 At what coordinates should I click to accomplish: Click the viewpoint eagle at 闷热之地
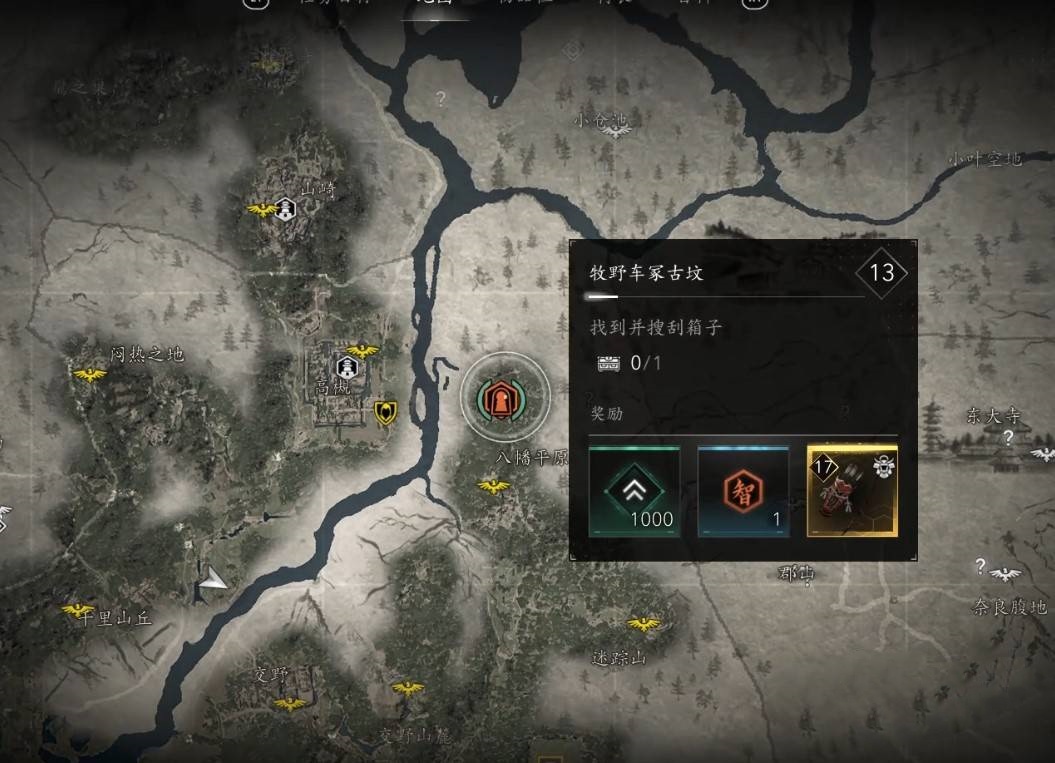[x=90, y=375]
